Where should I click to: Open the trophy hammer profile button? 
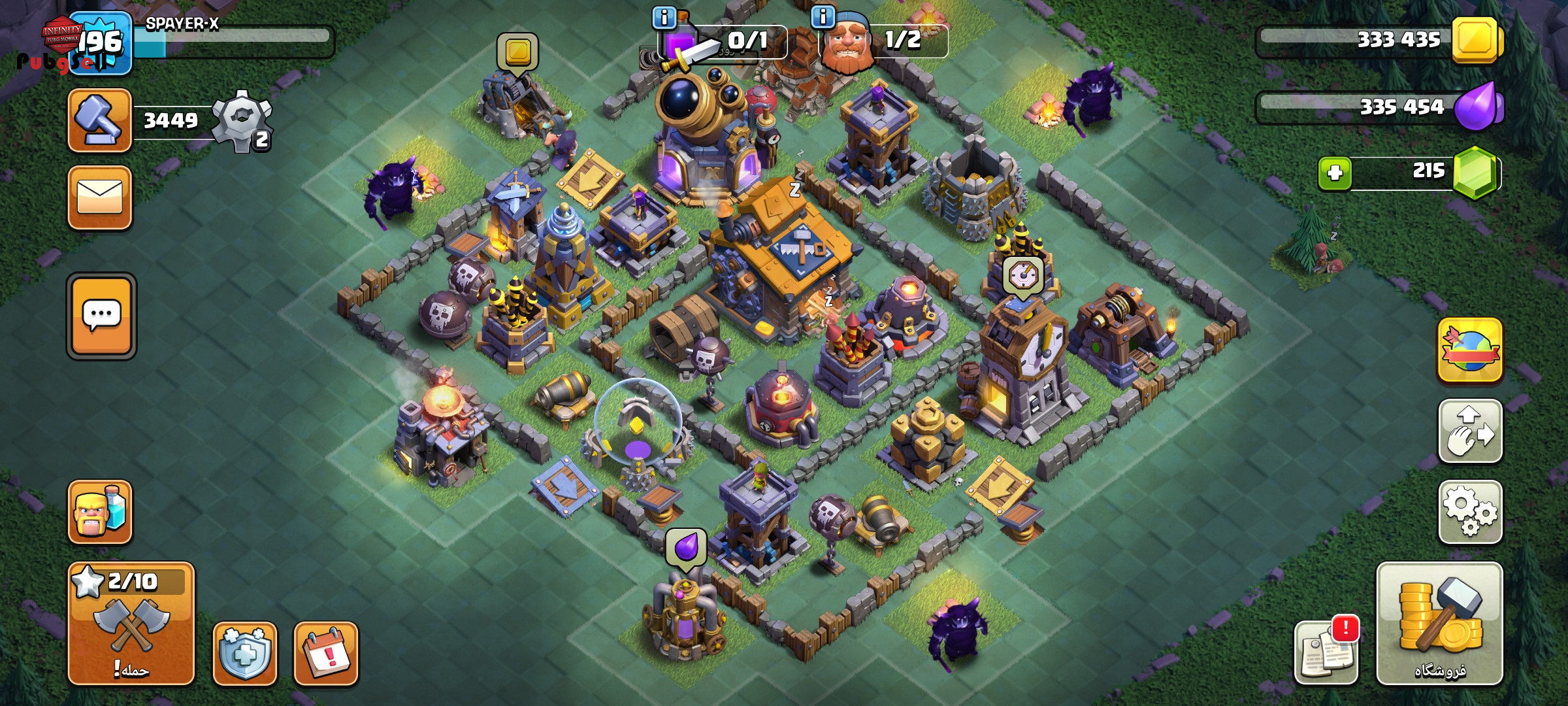[99, 121]
